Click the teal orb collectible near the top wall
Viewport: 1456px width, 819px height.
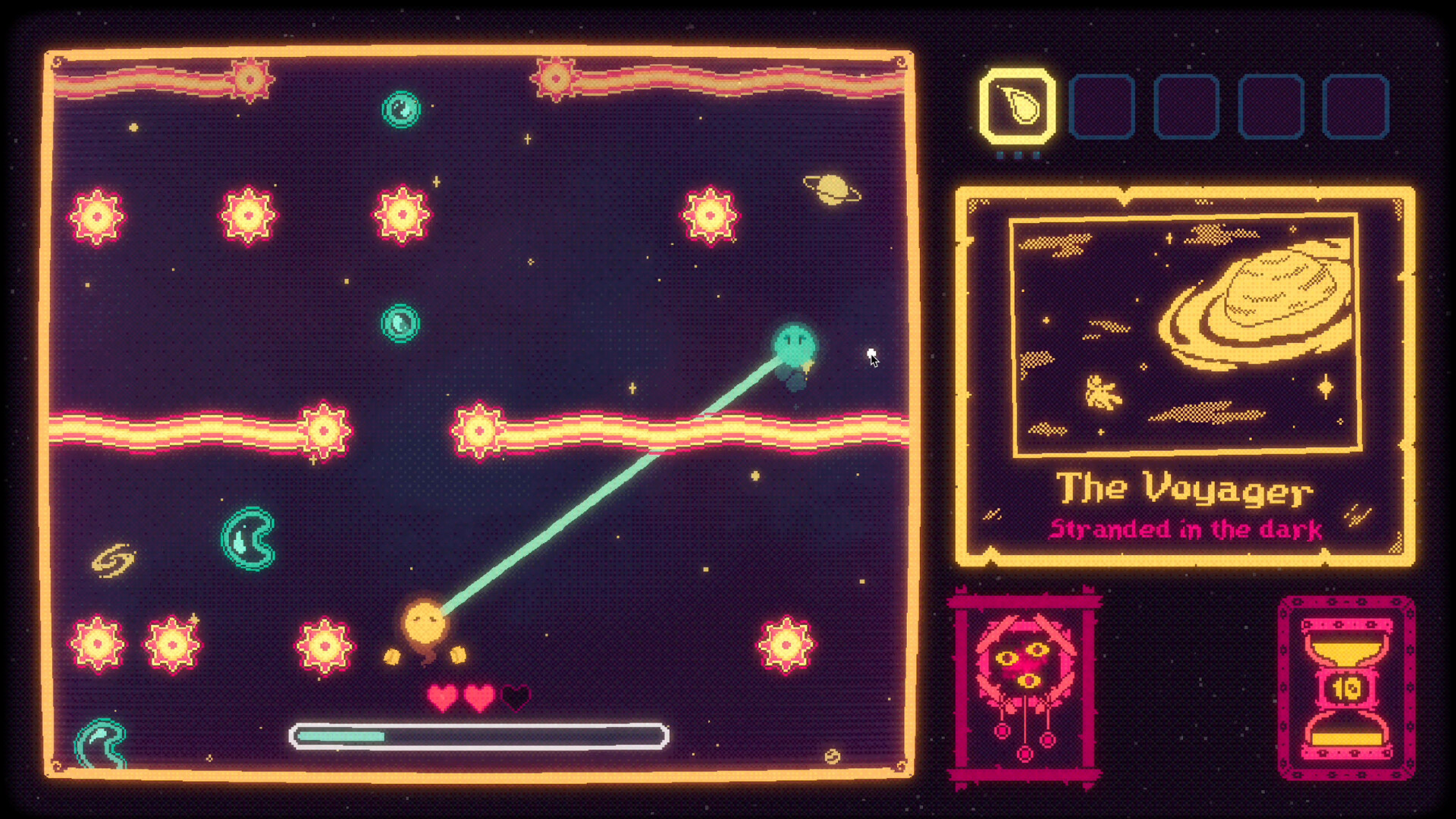pyautogui.click(x=400, y=110)
